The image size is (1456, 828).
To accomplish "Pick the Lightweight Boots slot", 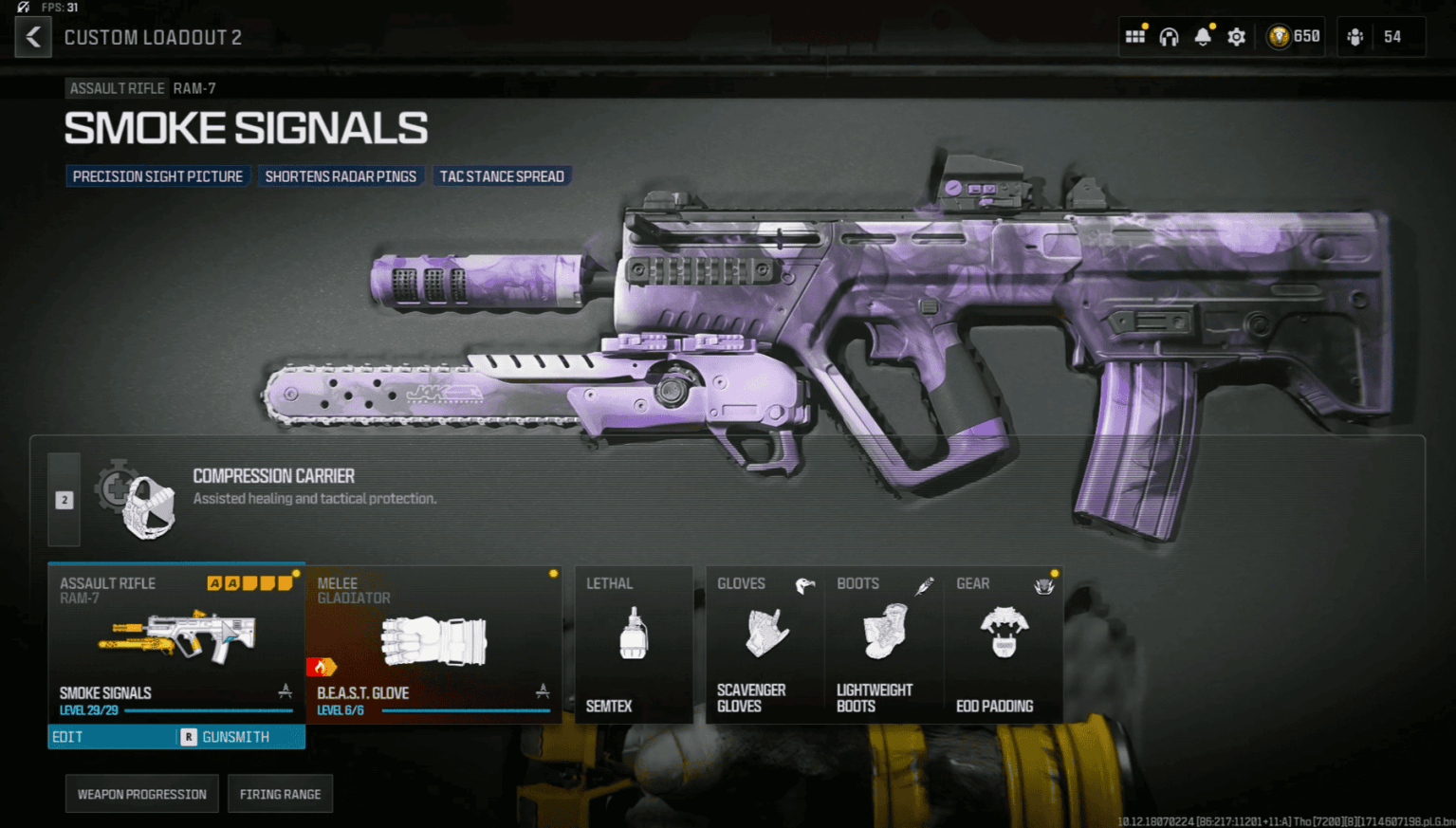I will [884, 645].
